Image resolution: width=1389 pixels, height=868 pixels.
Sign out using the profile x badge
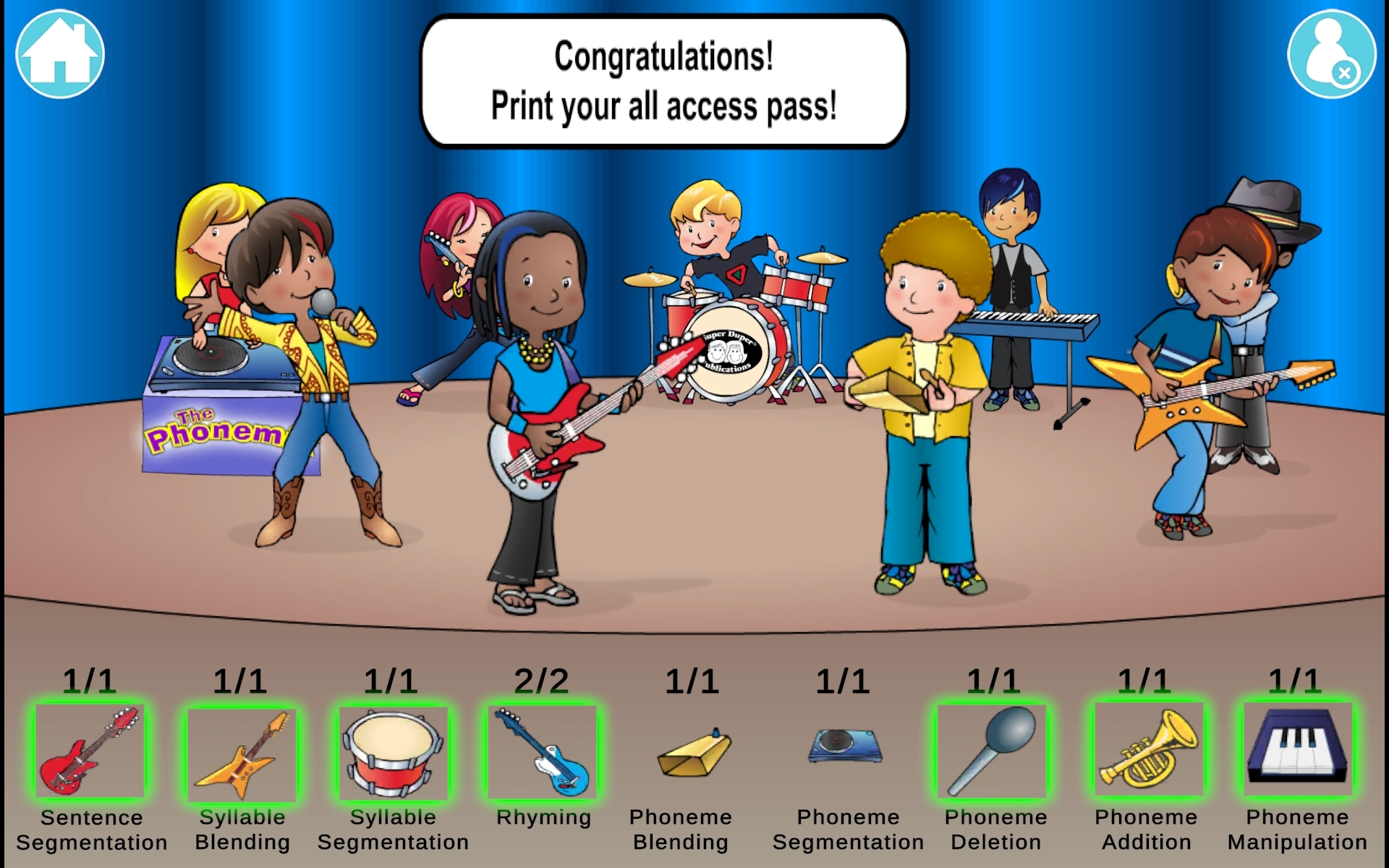[x=1344, y=72]
